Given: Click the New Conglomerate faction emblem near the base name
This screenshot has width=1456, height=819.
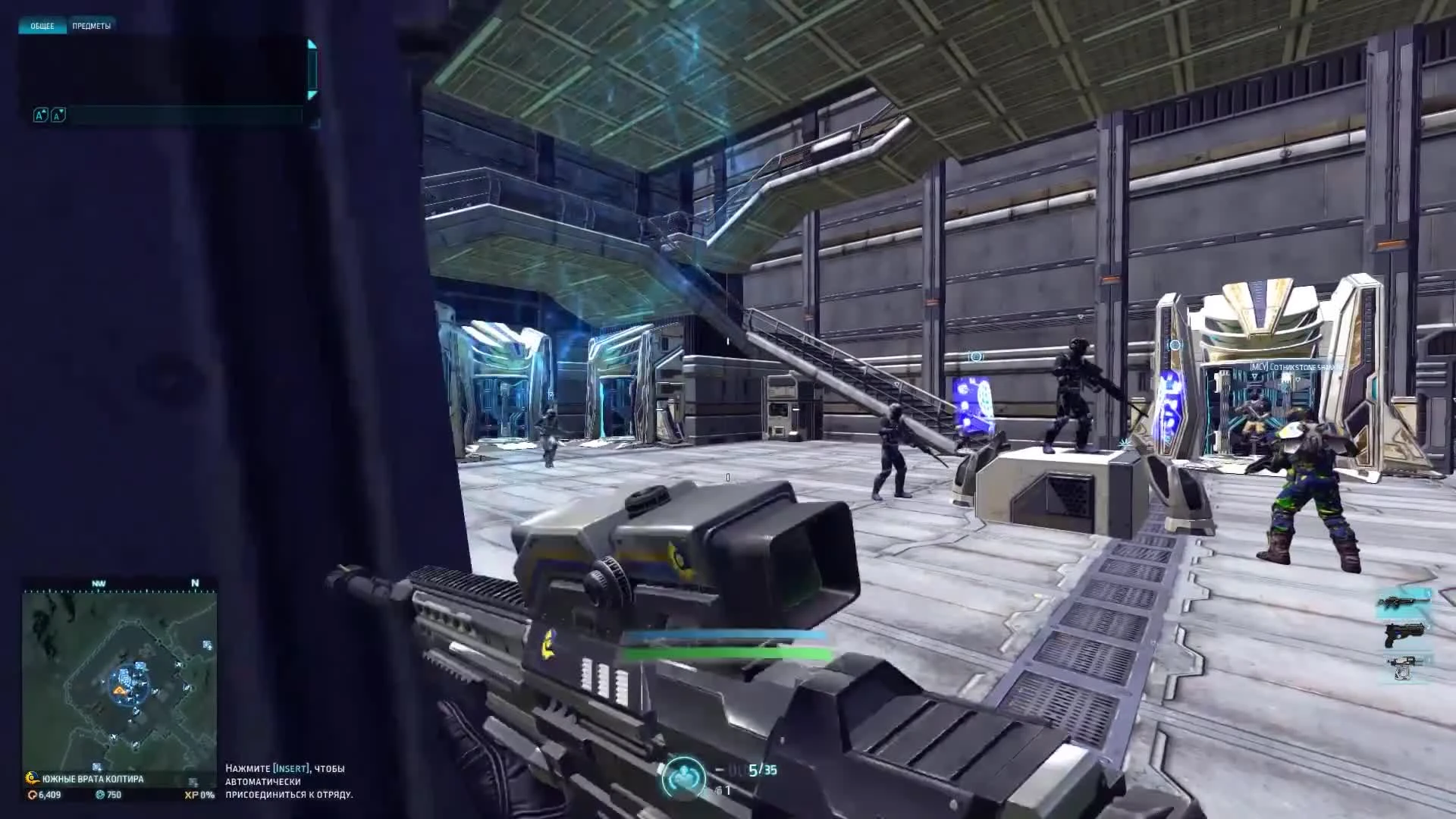Looking at the screenshot, I should pos(32,779).
